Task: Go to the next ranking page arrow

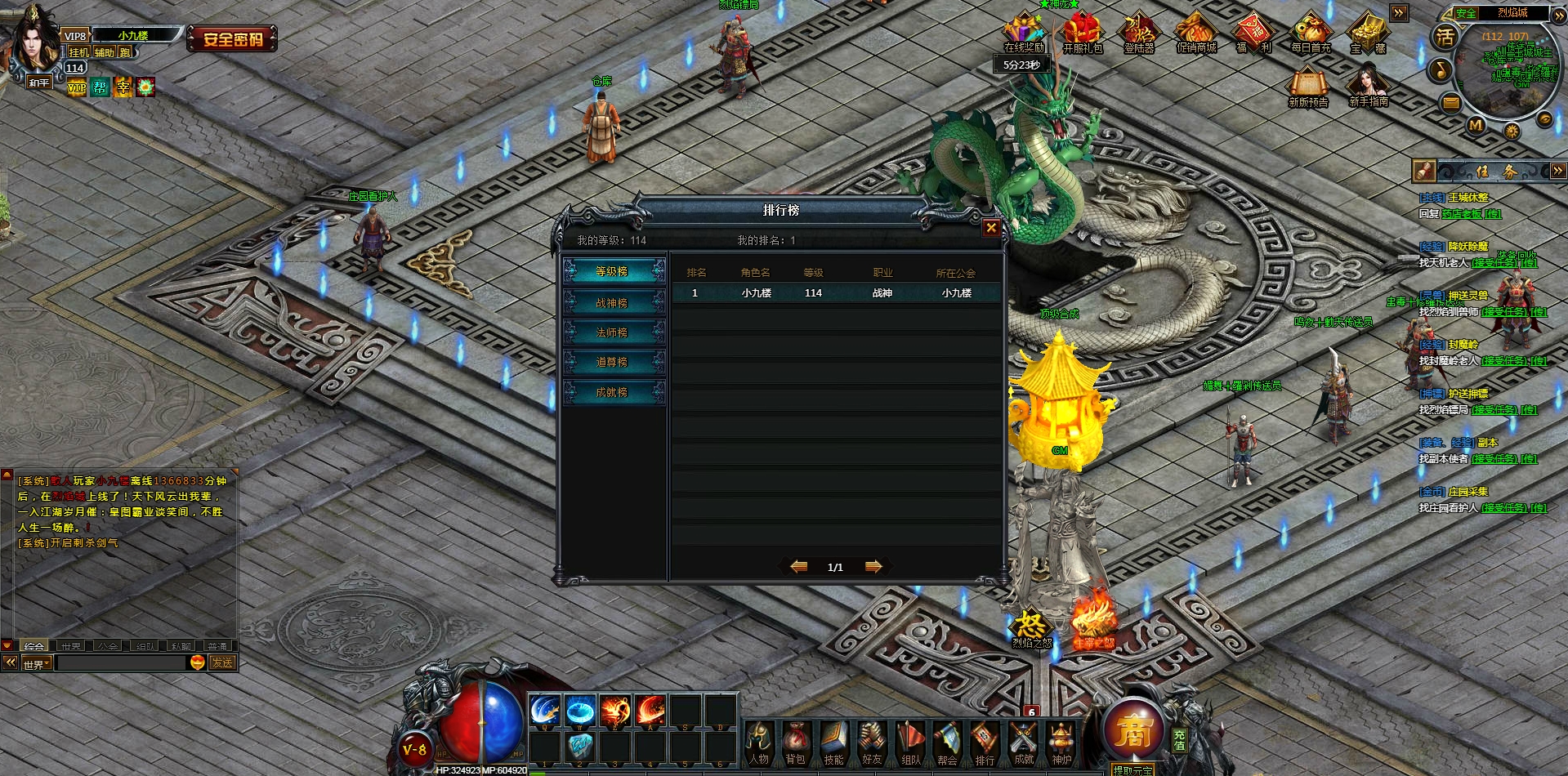Action: [873, 566]
